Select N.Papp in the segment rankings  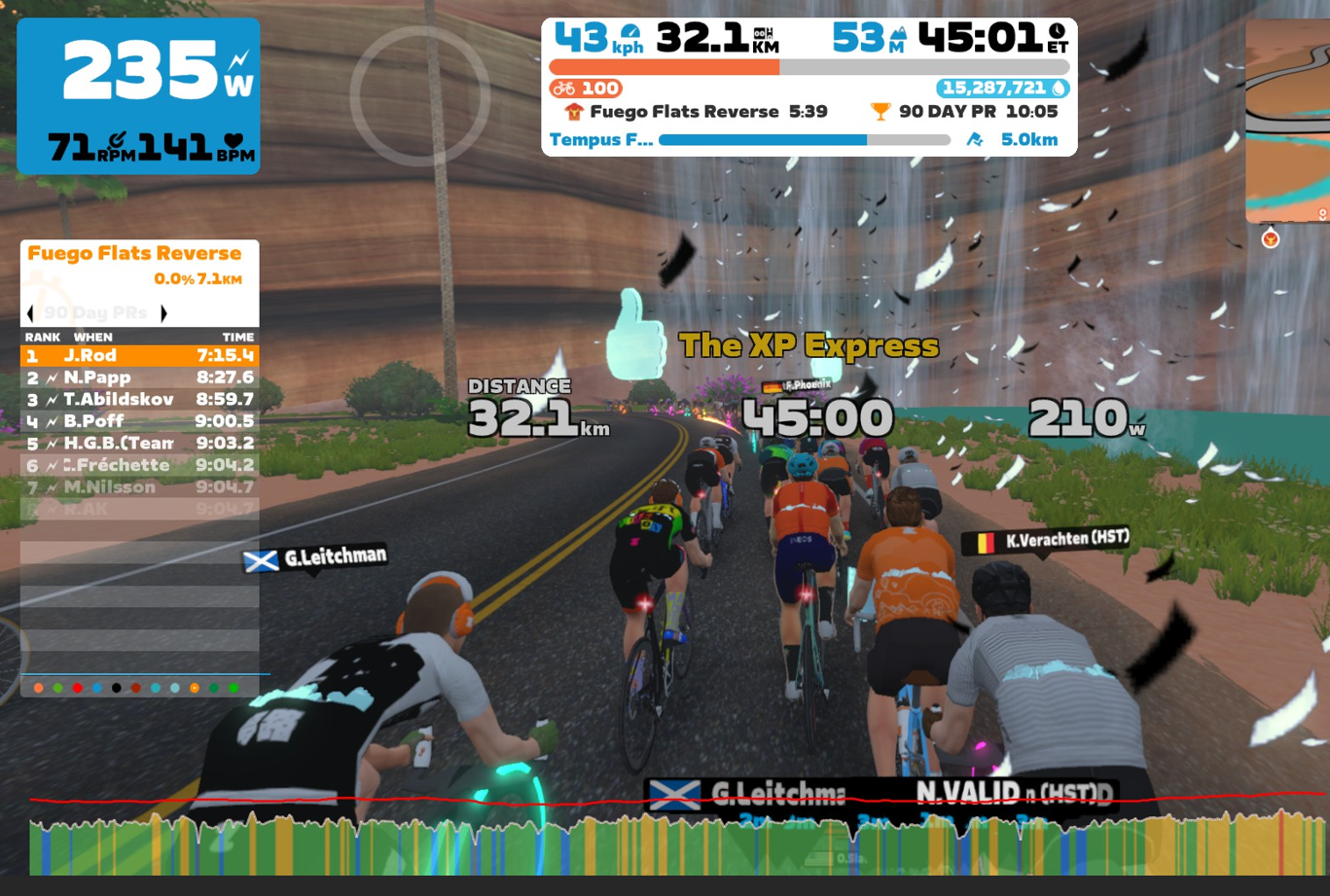point(139,377)
